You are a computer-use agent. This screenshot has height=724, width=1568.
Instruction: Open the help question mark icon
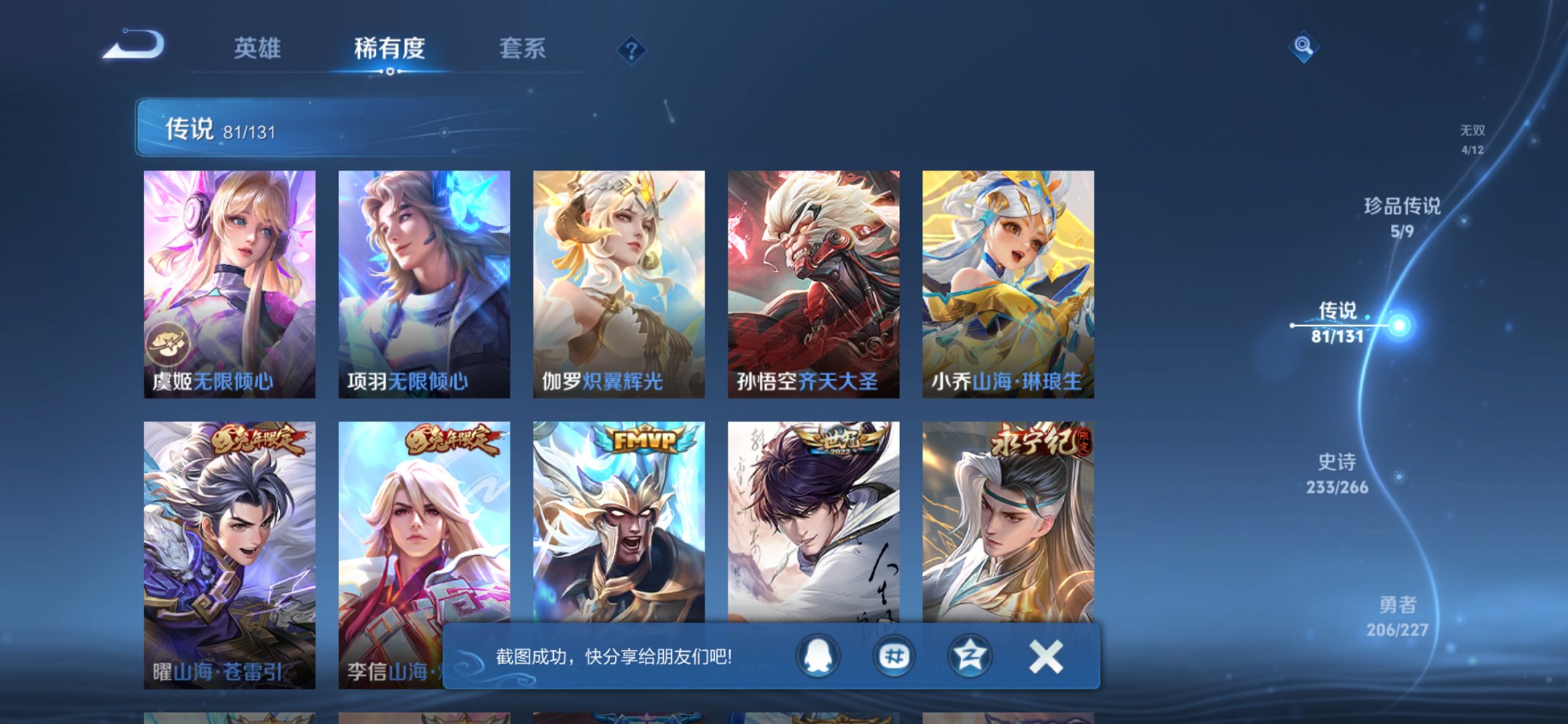click(633, 48)
